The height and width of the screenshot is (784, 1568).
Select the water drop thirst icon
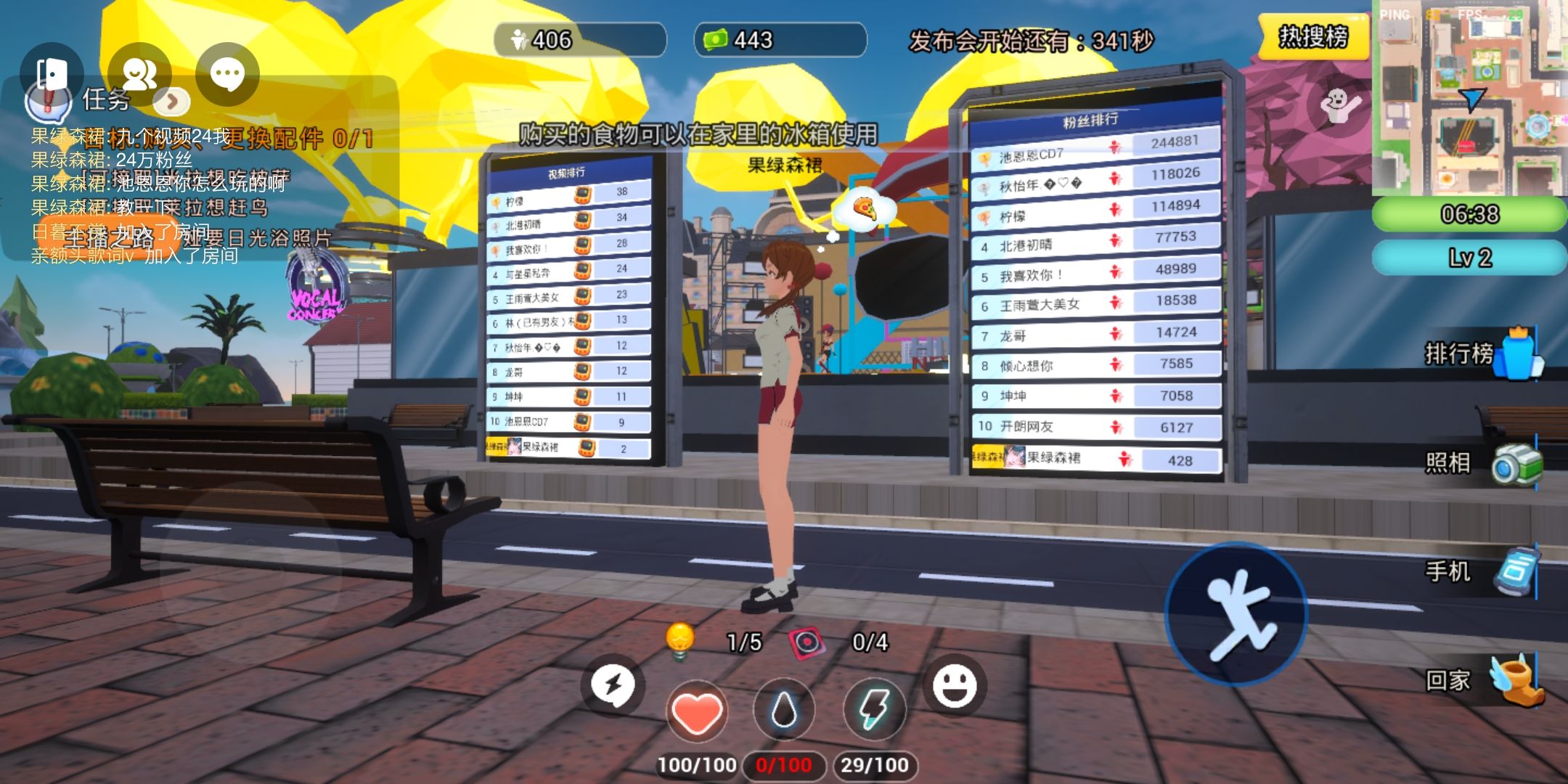tap(784, 710)
